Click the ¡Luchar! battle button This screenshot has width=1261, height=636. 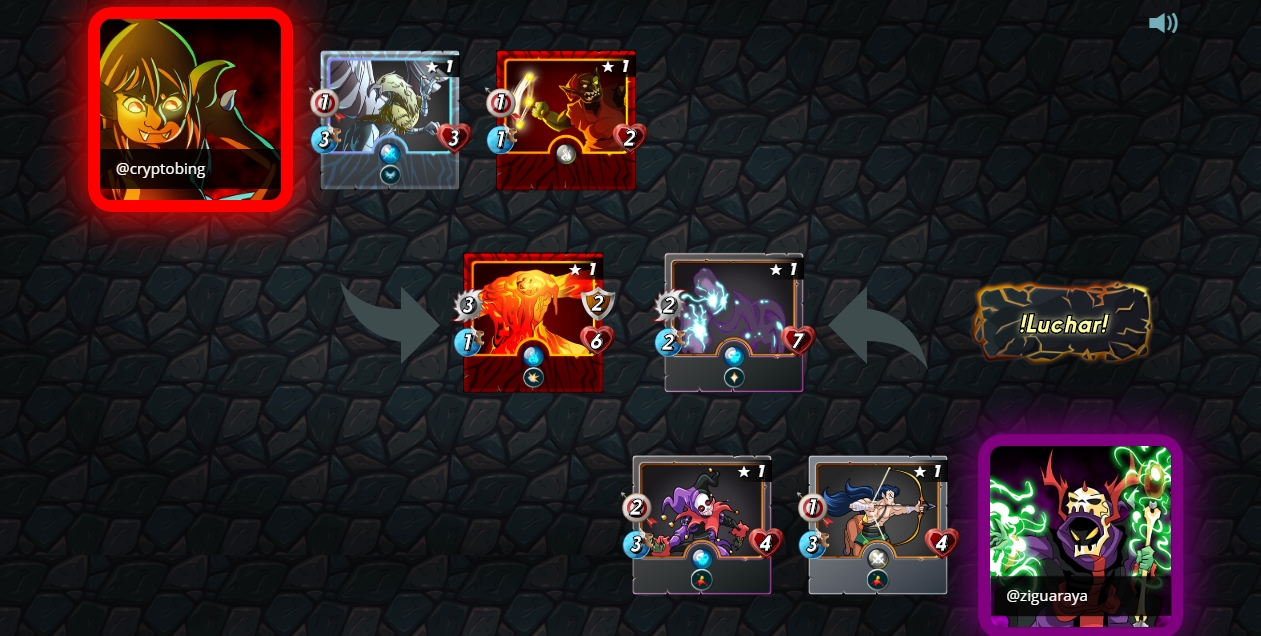point(1063,323)
